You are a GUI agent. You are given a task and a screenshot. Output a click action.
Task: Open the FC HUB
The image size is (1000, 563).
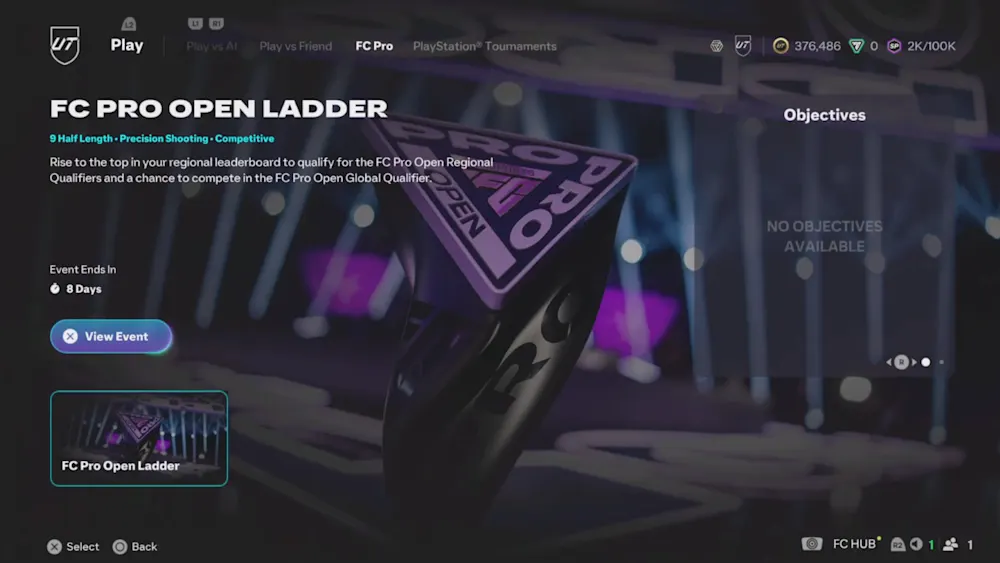click(x=854, y=544)
